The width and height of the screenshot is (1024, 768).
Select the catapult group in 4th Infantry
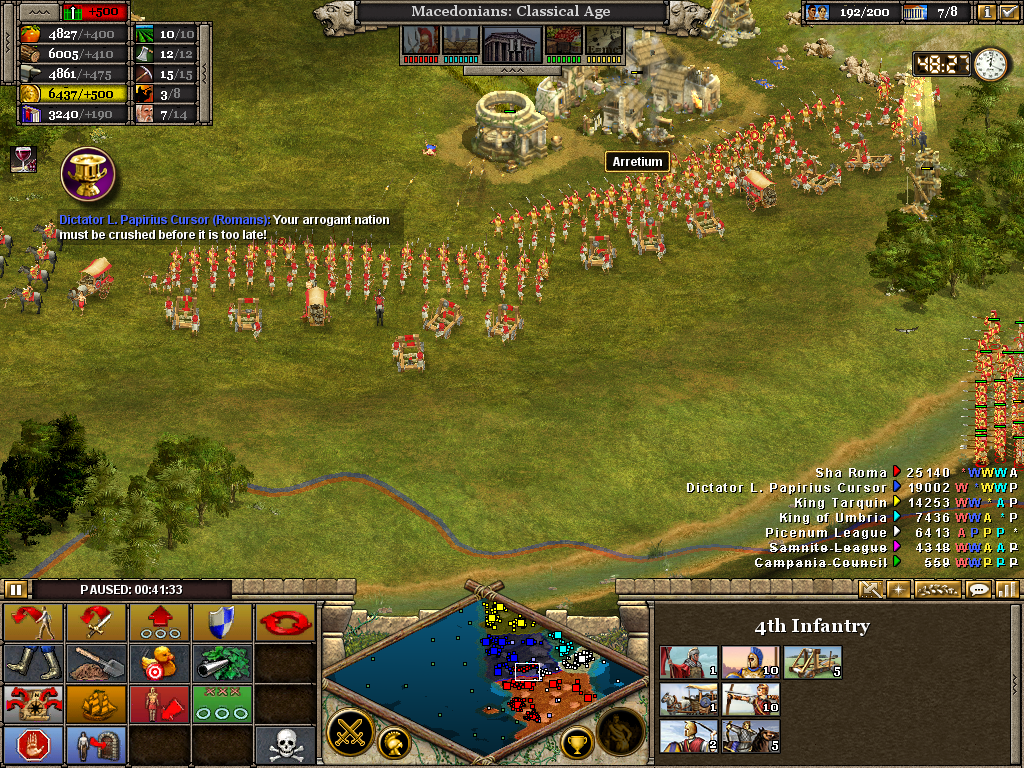(812, 662)
